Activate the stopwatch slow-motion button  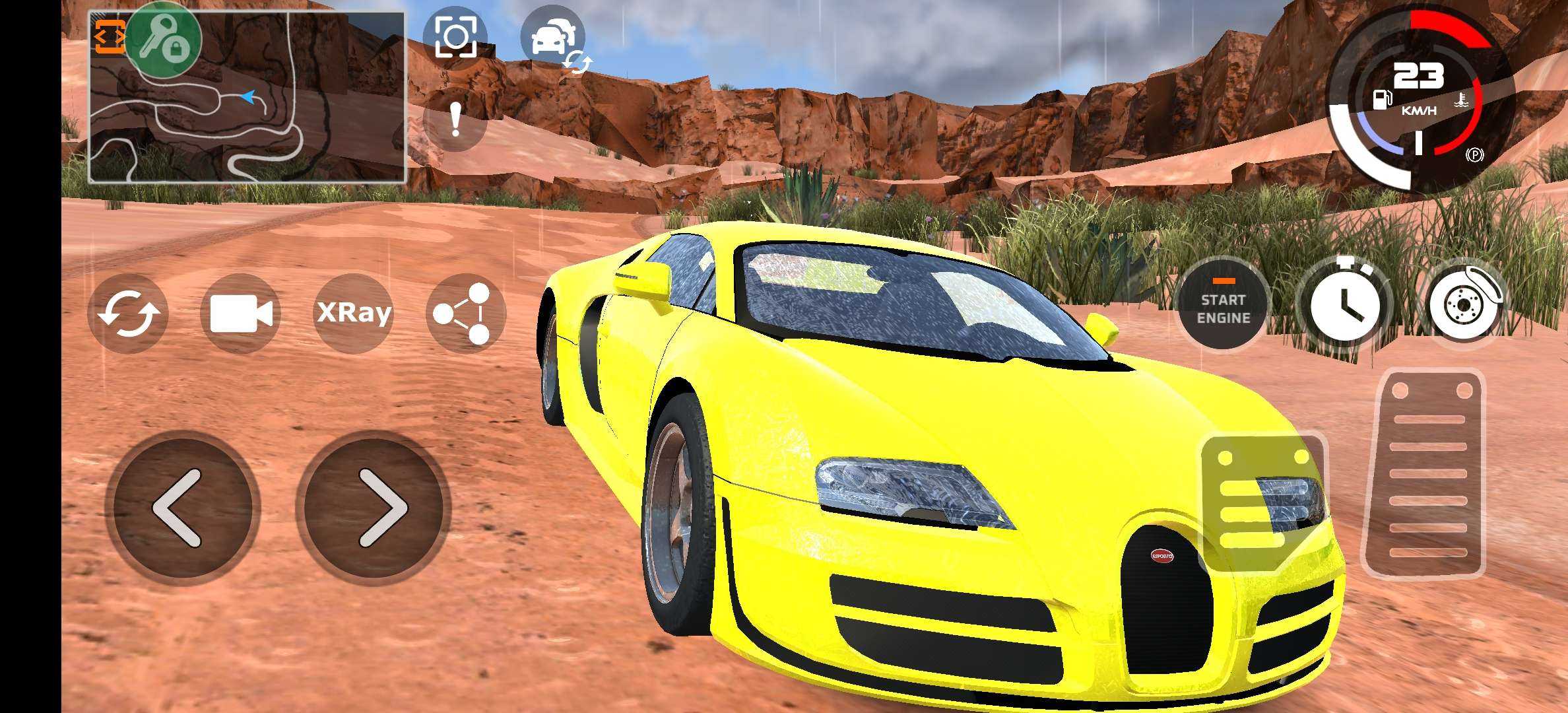1344,305
